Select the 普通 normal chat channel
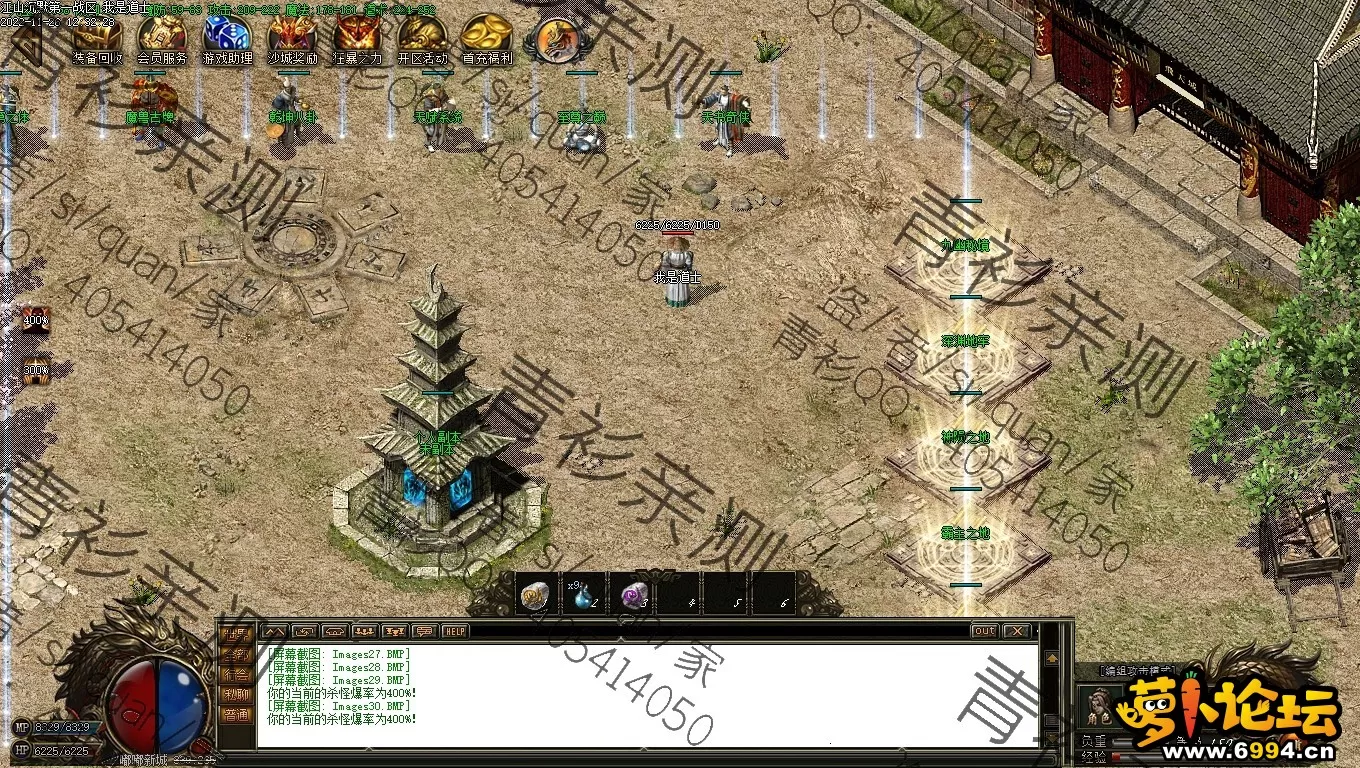The image size is (1360, 768). (237, 714)
